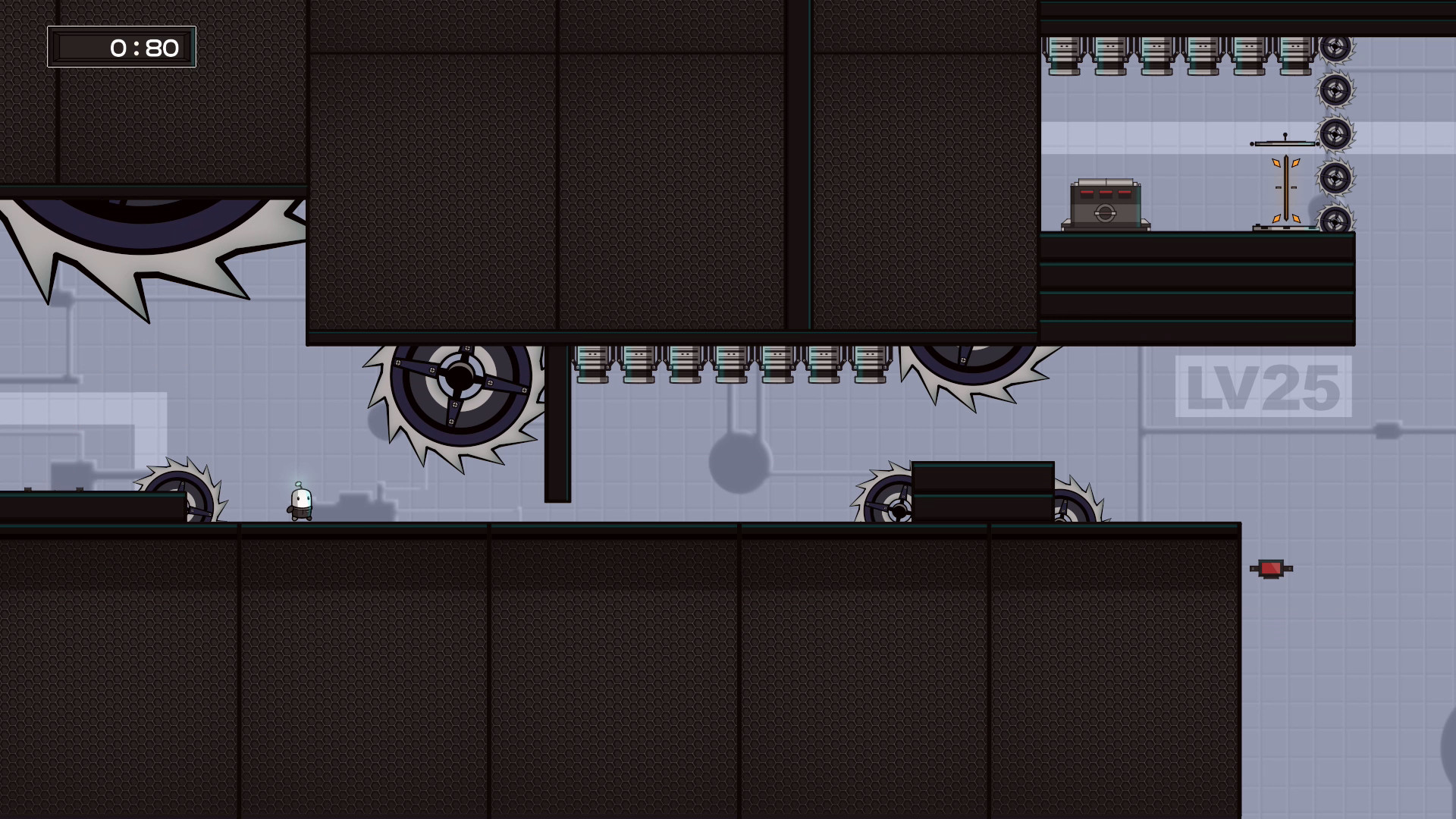Select the generator machine with red lights
This screenshot has width=1456, height=819.
pos(1106,203)
